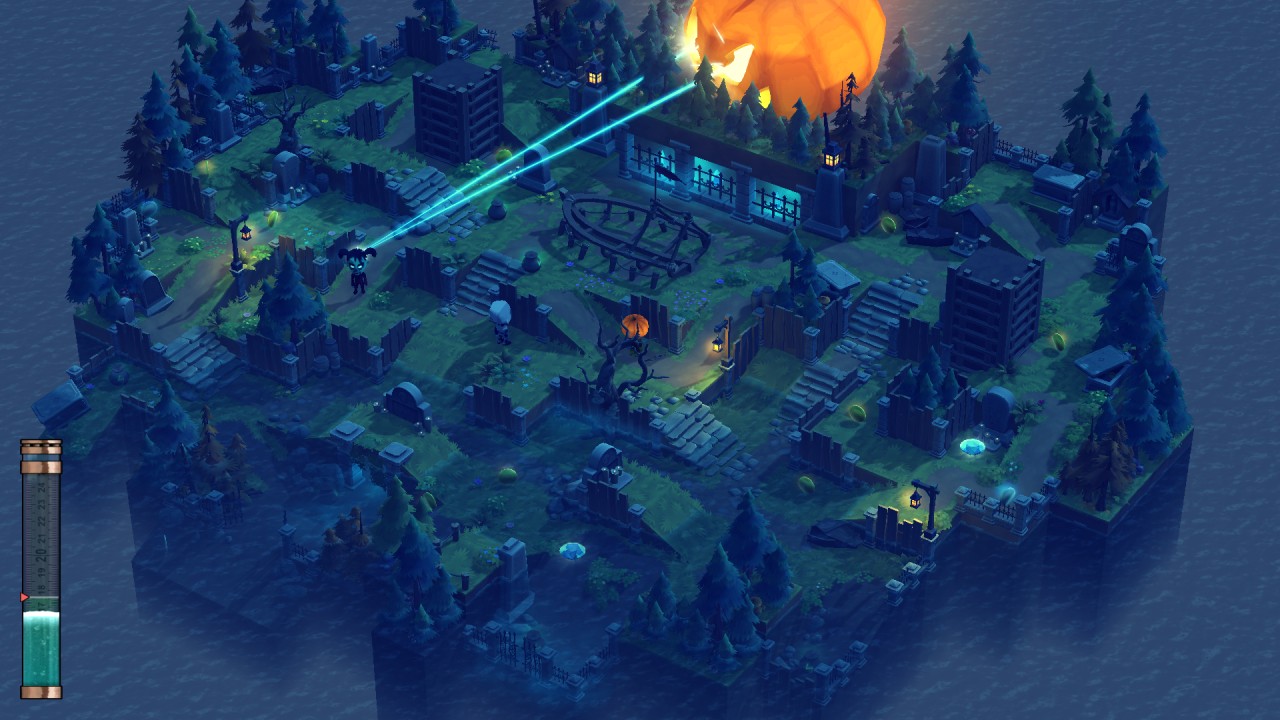
Task: Select the wrecked ship skeleton in the center
Action: pos(630,230)
